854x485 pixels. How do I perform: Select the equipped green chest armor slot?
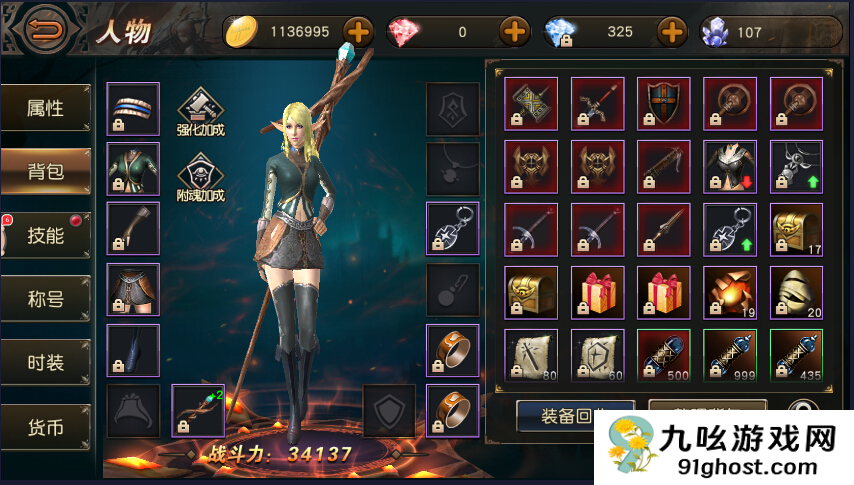pyautogui.click(x=133, y=169)
